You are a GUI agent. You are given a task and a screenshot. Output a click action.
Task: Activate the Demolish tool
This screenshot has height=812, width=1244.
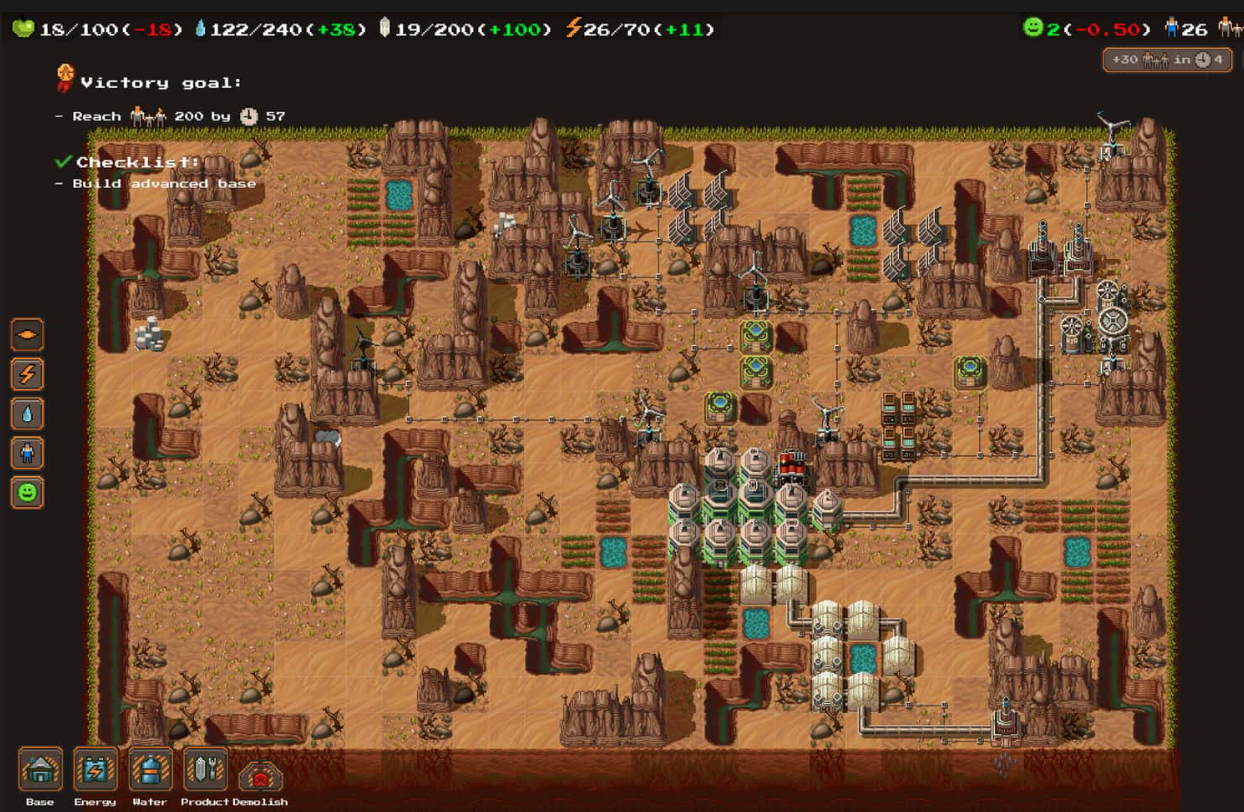click(260, 776)
